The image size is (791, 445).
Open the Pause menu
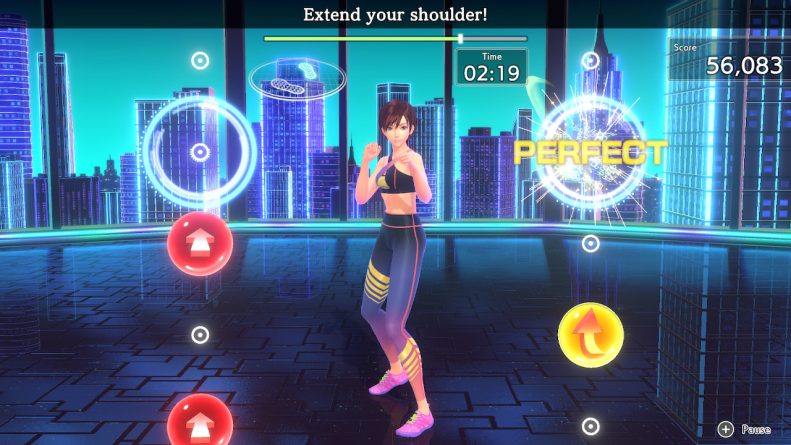click(744, 429)
